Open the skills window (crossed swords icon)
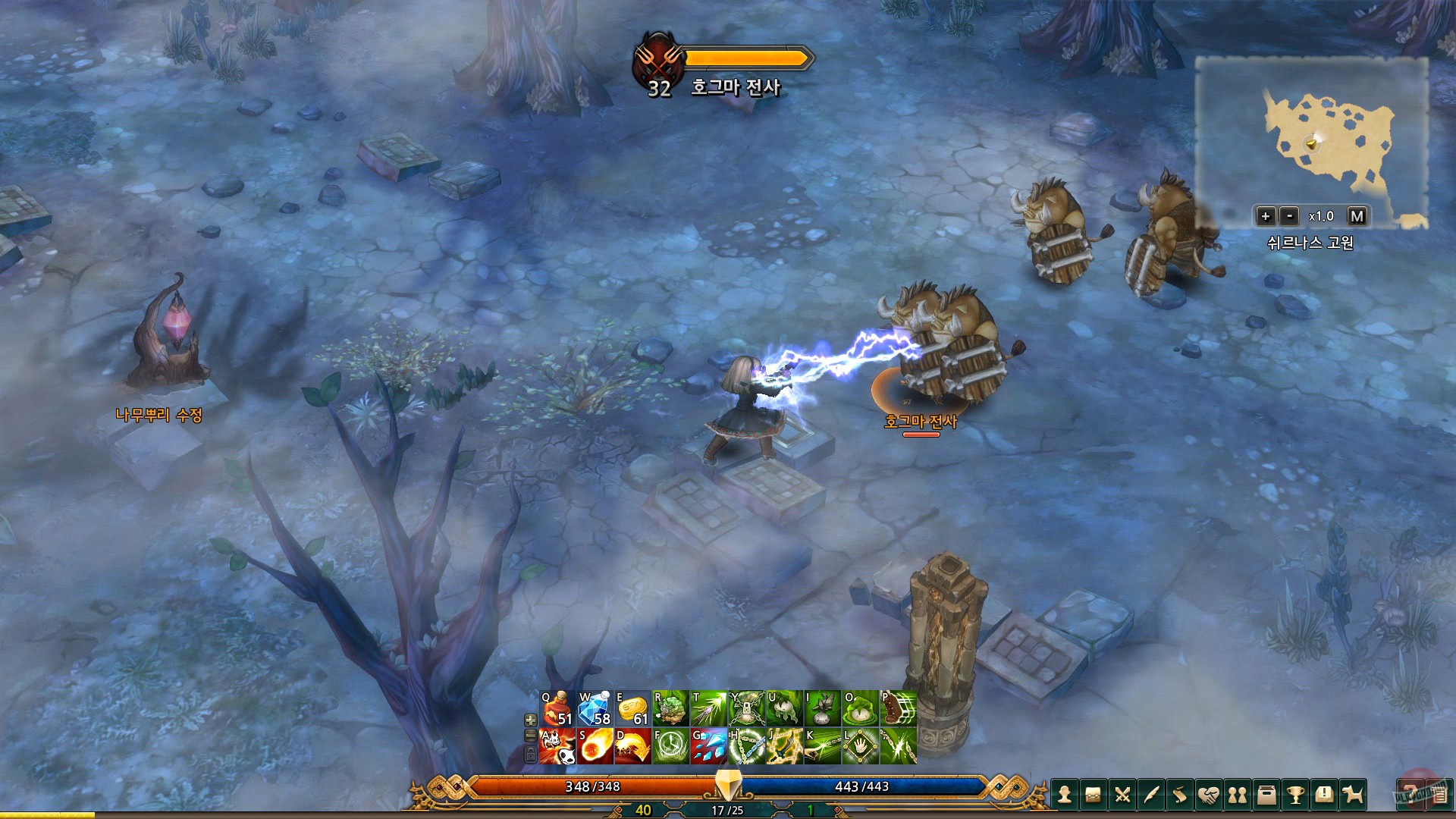The image size is (1456, 819). point(1122,794)
